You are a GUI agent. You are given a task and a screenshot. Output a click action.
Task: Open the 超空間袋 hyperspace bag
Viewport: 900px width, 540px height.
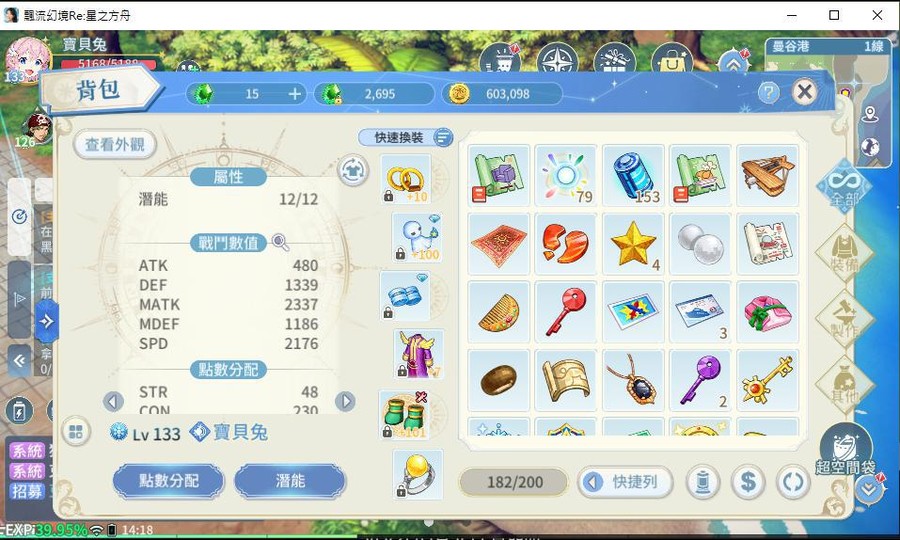[845, 451]
